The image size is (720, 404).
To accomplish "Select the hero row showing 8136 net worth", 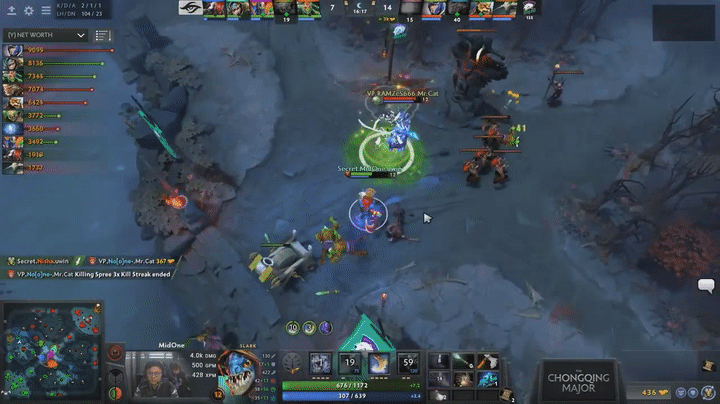I will coord(14,63).
